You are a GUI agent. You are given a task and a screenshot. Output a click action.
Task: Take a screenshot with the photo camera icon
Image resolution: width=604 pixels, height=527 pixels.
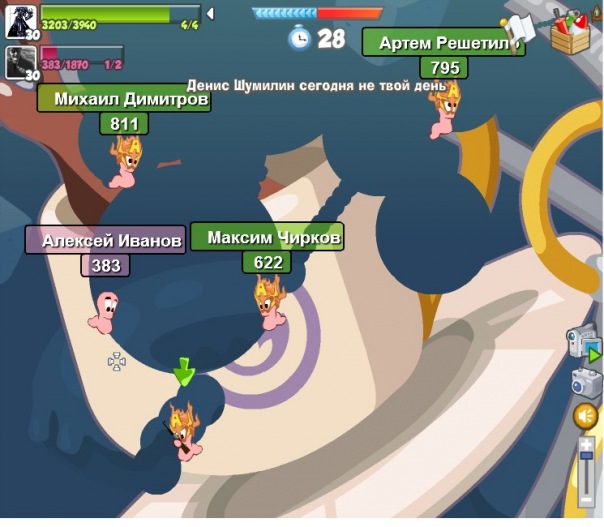tap(586, 381)
